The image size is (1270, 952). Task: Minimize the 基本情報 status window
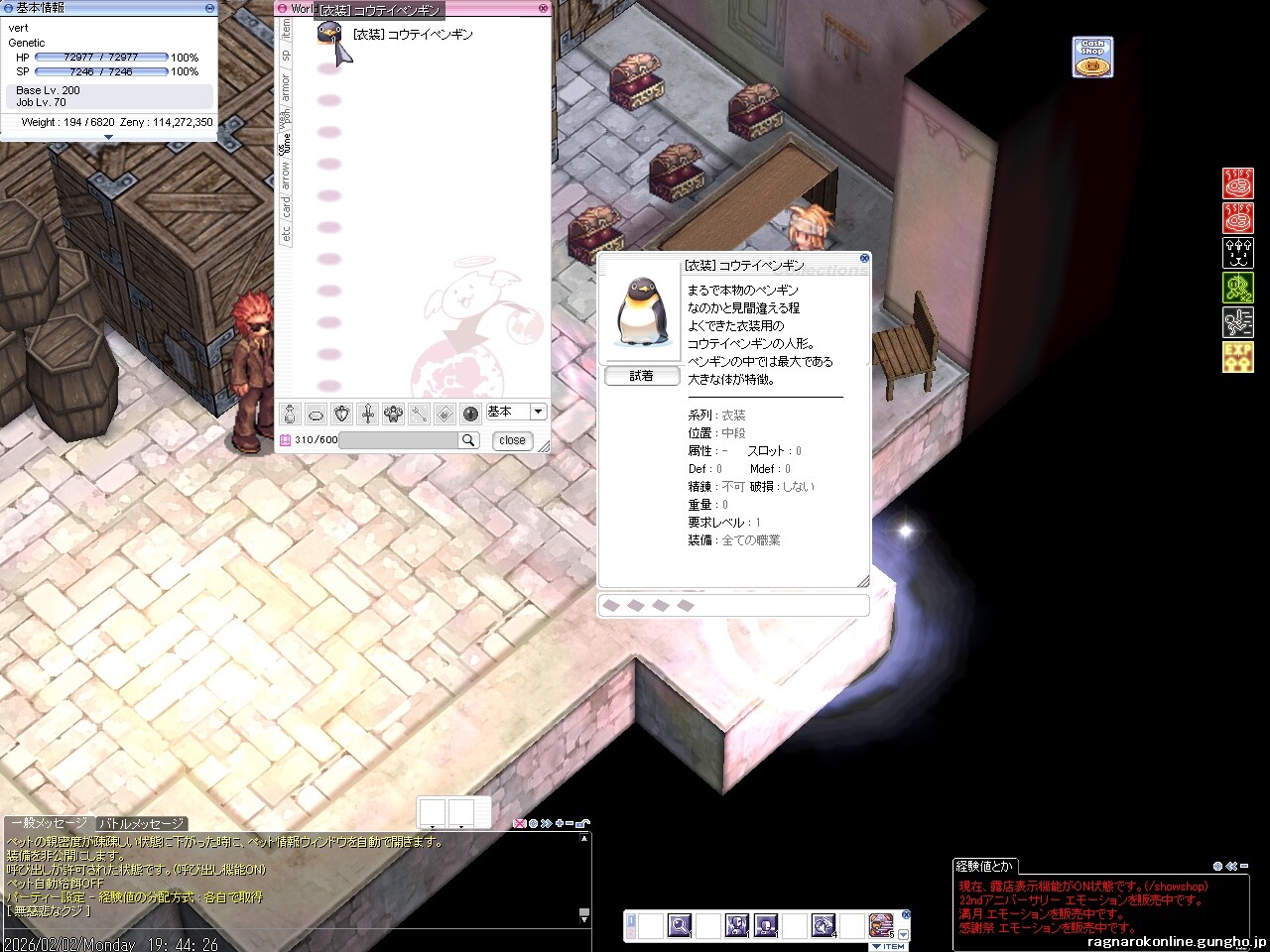209,8
